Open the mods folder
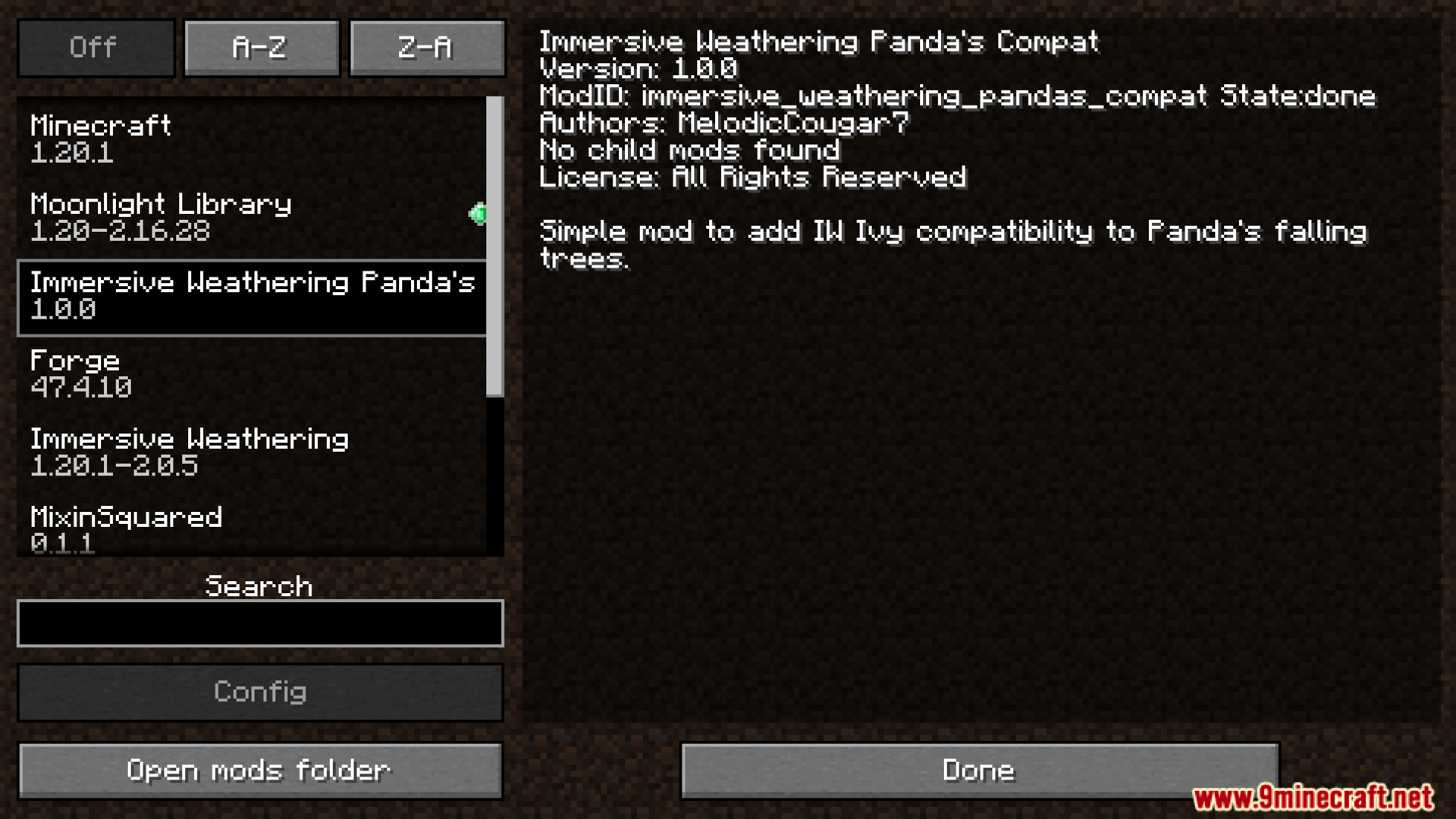The height and width of the screenshot is (819, 1456). click(x=259, y=769)
